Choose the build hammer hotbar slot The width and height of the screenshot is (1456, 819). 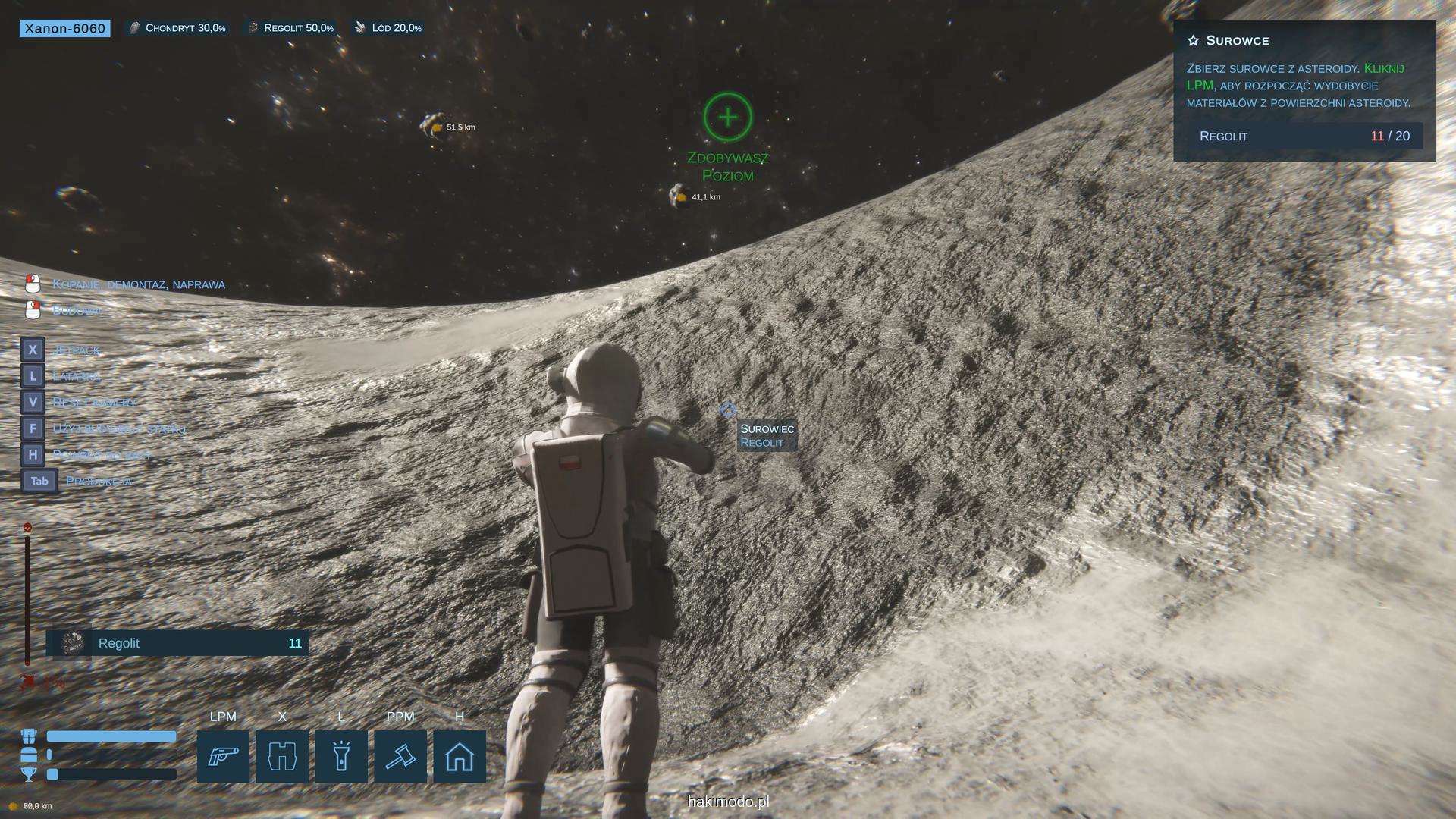point(400,756)
